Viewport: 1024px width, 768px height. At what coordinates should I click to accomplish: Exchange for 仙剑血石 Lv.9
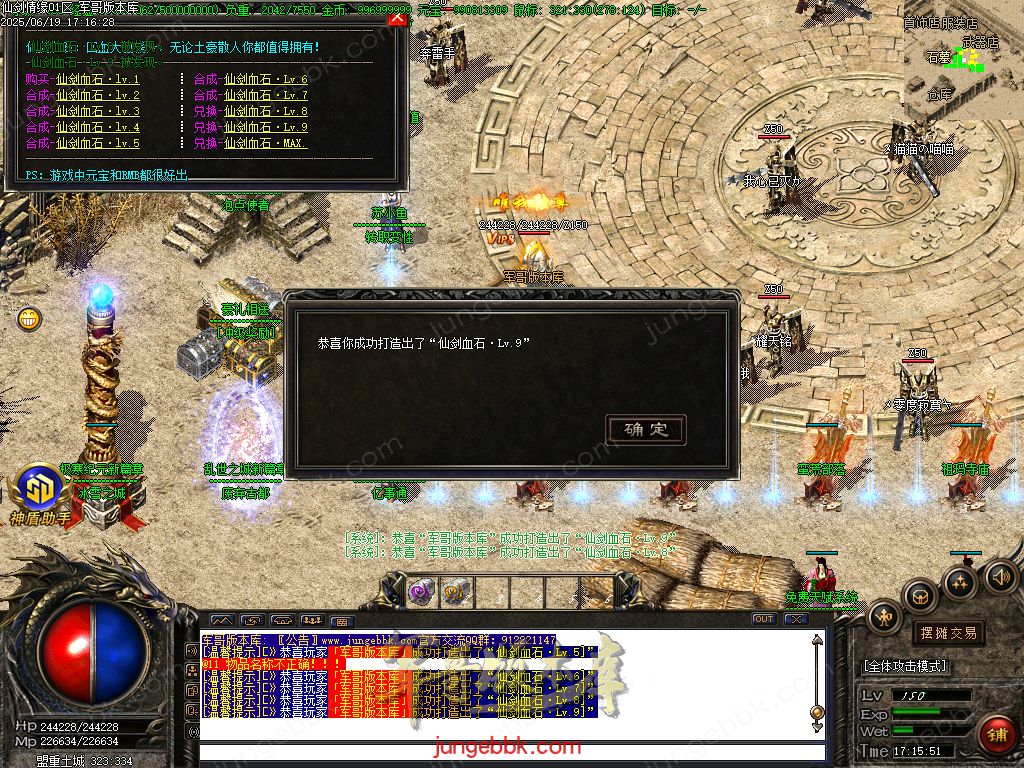click(251, 127)
